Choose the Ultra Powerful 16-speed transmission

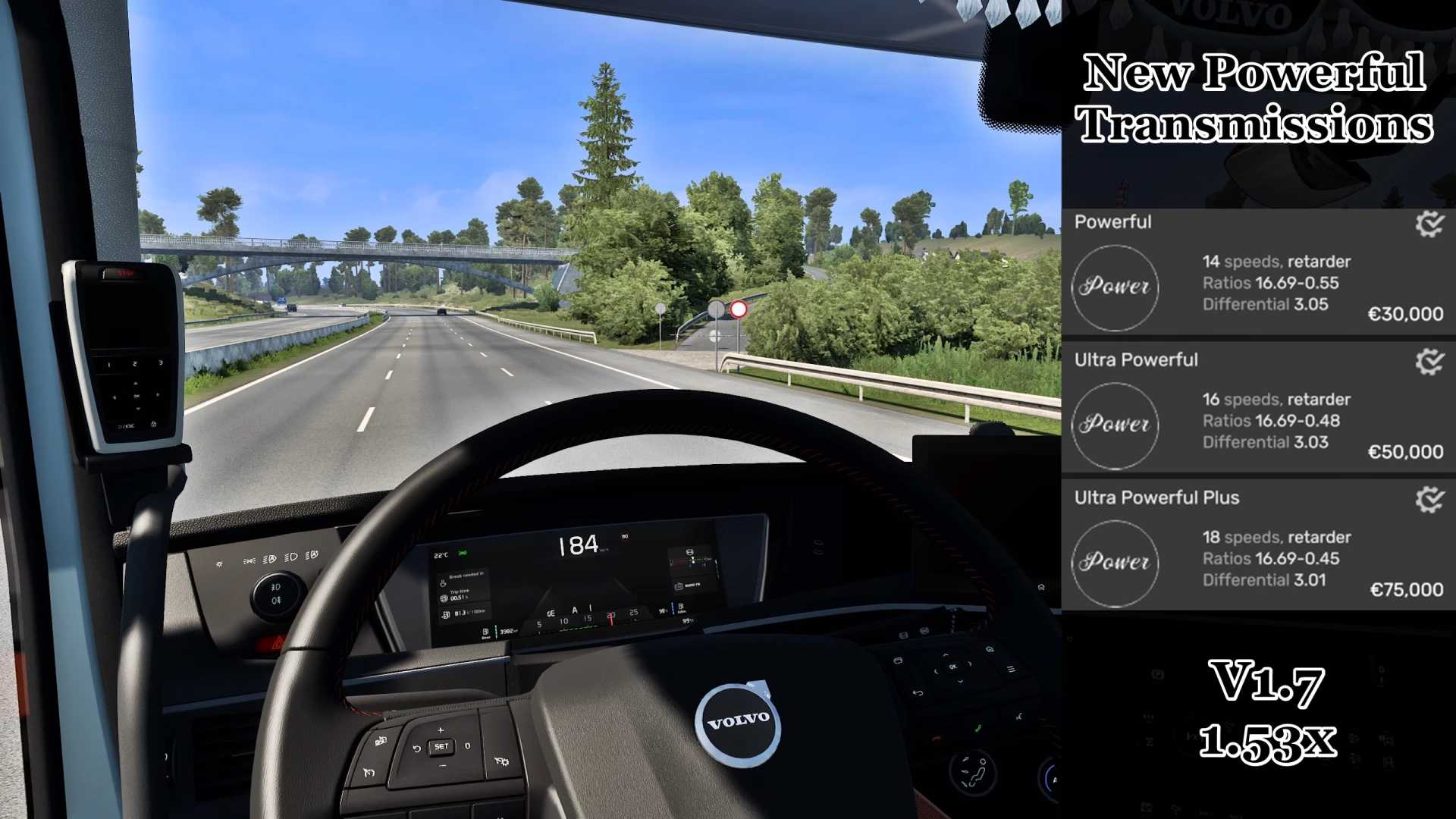click(1274, 421)
